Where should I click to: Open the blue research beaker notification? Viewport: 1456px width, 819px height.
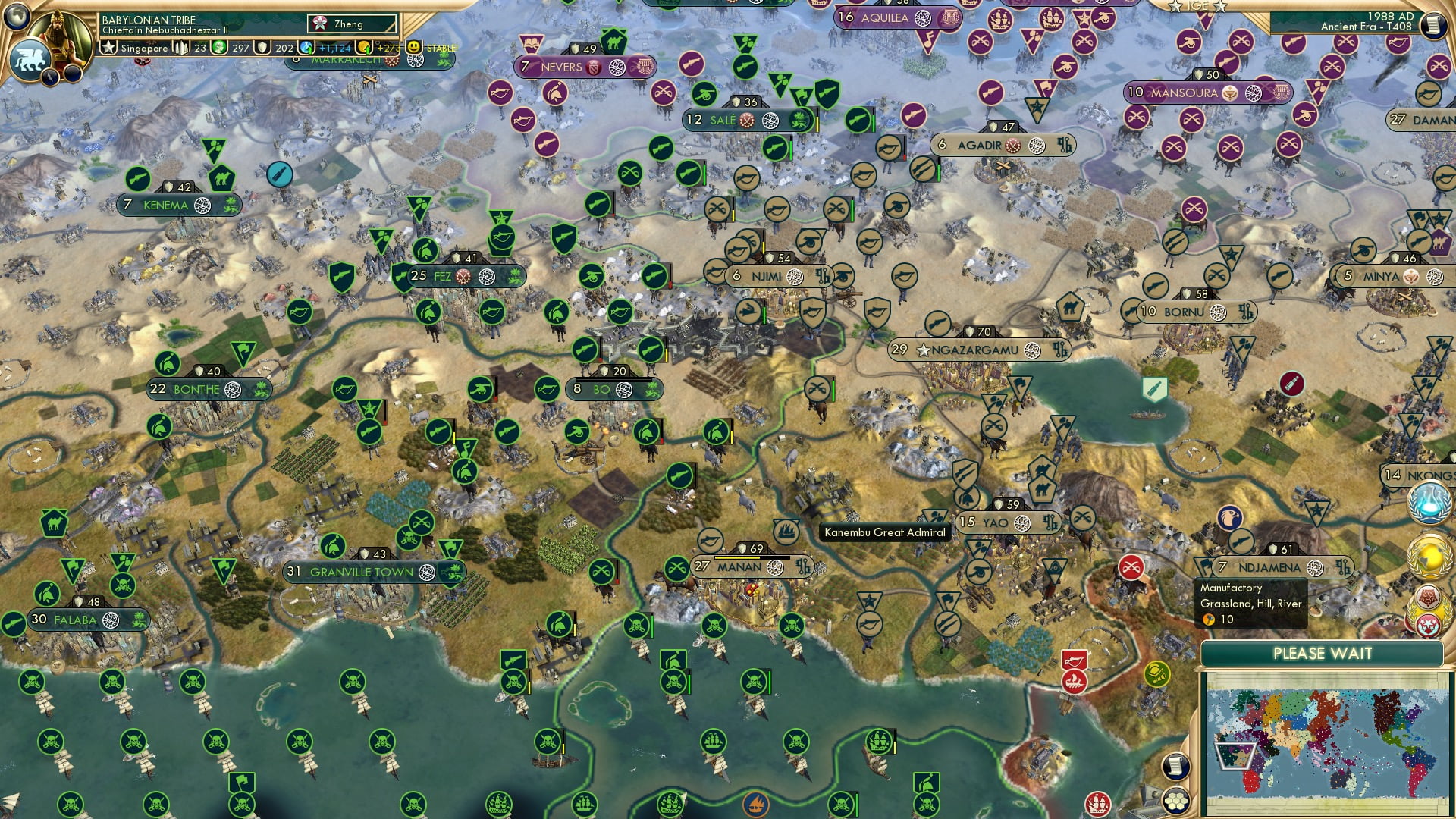[x=1430, y=502]
